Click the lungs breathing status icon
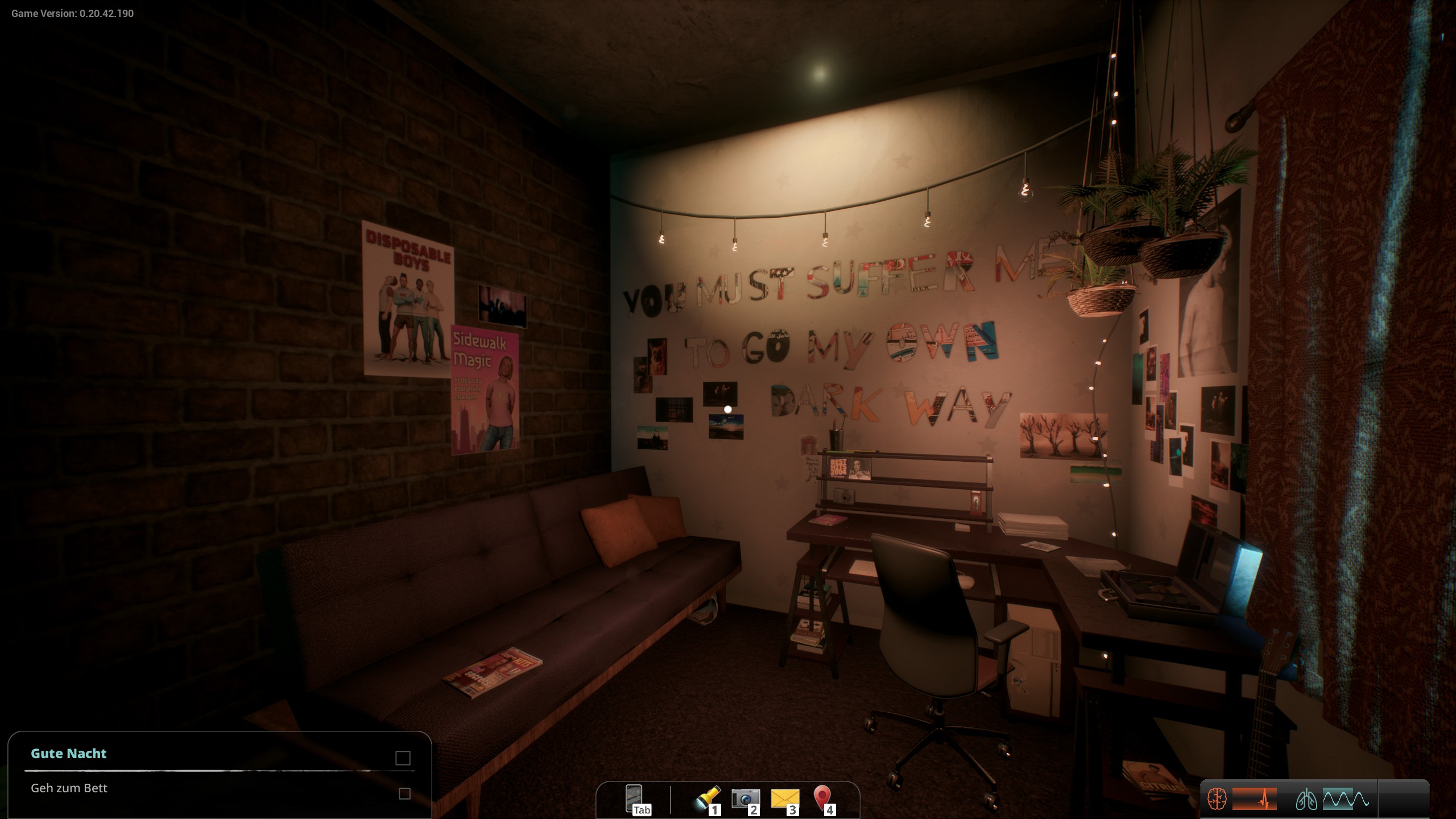Image resolution: width=1456 pixels, height=819 pixels. [x=1306, y=800]
